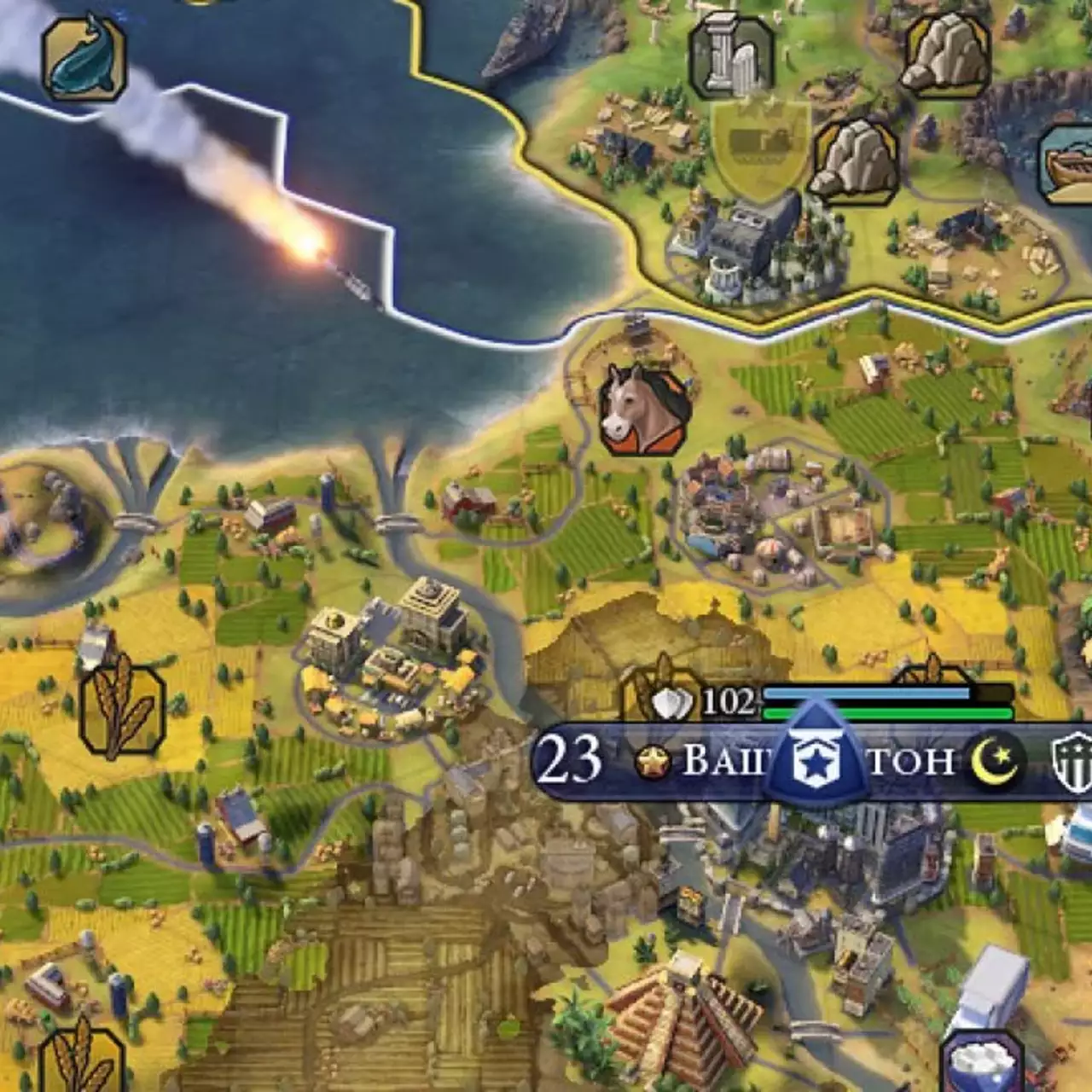Click the shield icon showing 102 city strength
This screenshot has height=1092, width=1092.
click(x=672, y=700)
